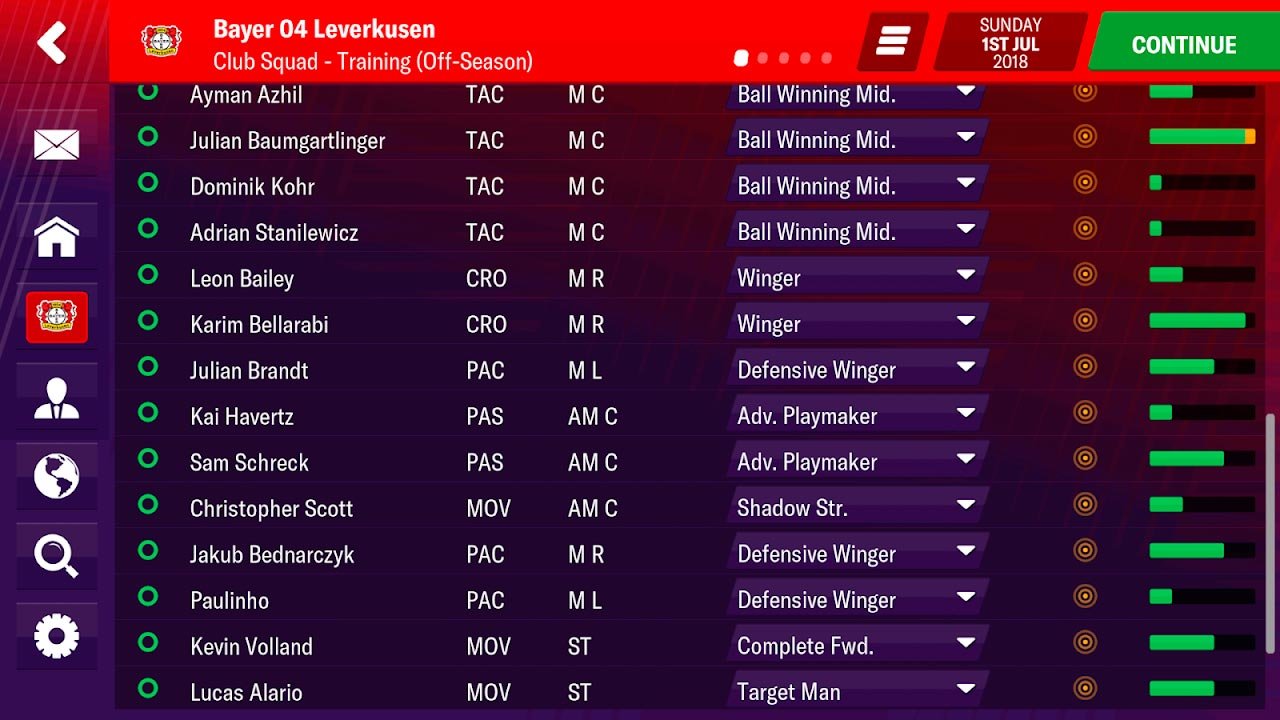Screen dimensions: 1280x720
Task: Choose Leon Bailey from the squad list
Action: point(242,278)
